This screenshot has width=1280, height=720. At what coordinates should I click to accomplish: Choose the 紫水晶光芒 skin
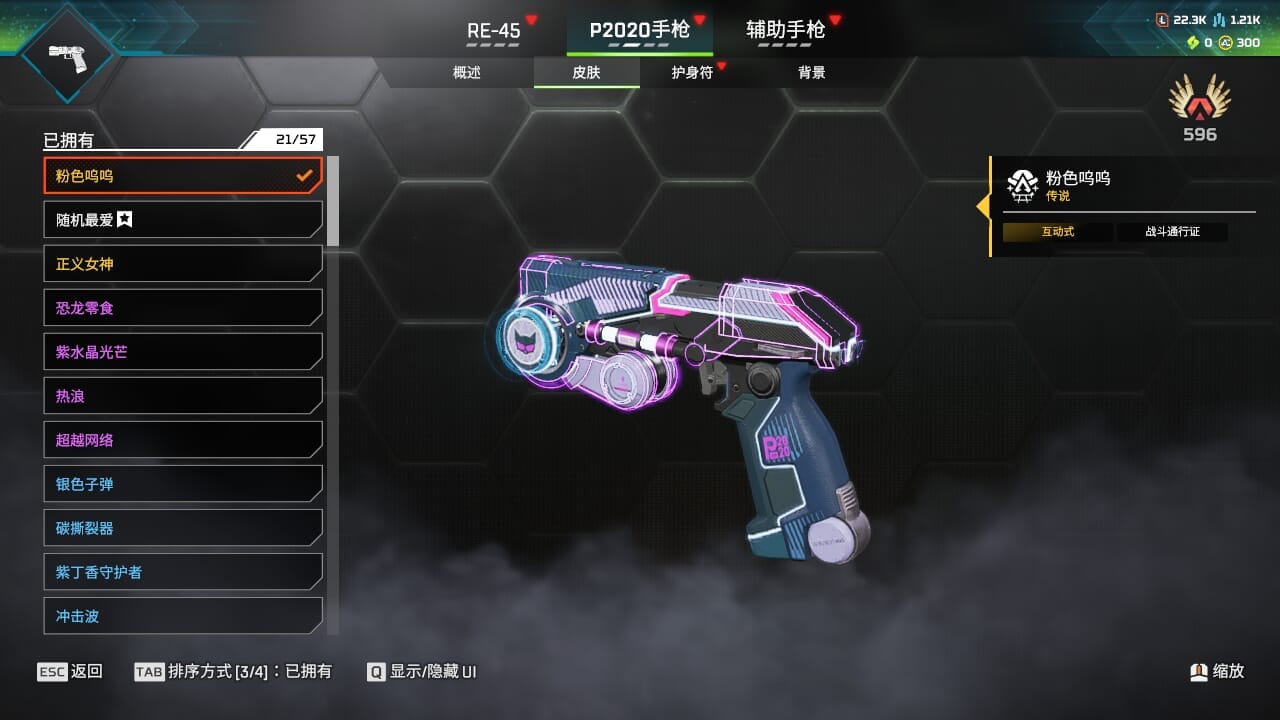click(x=183, y=352)
